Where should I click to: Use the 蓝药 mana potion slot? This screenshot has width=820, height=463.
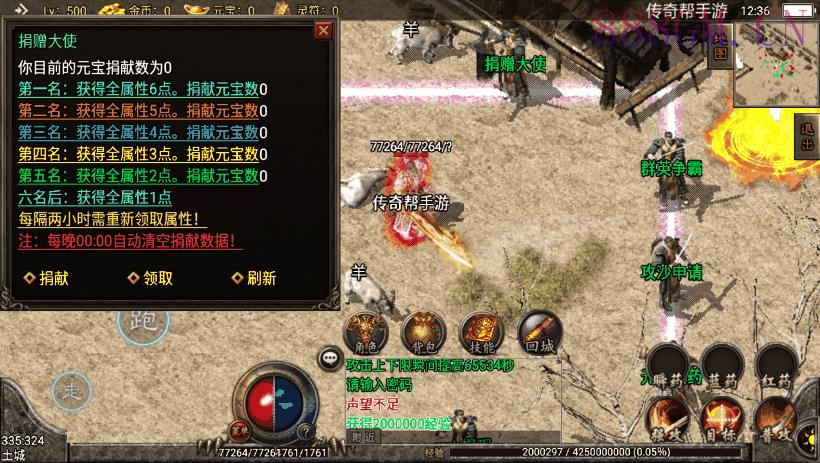[x=722, y=367]
